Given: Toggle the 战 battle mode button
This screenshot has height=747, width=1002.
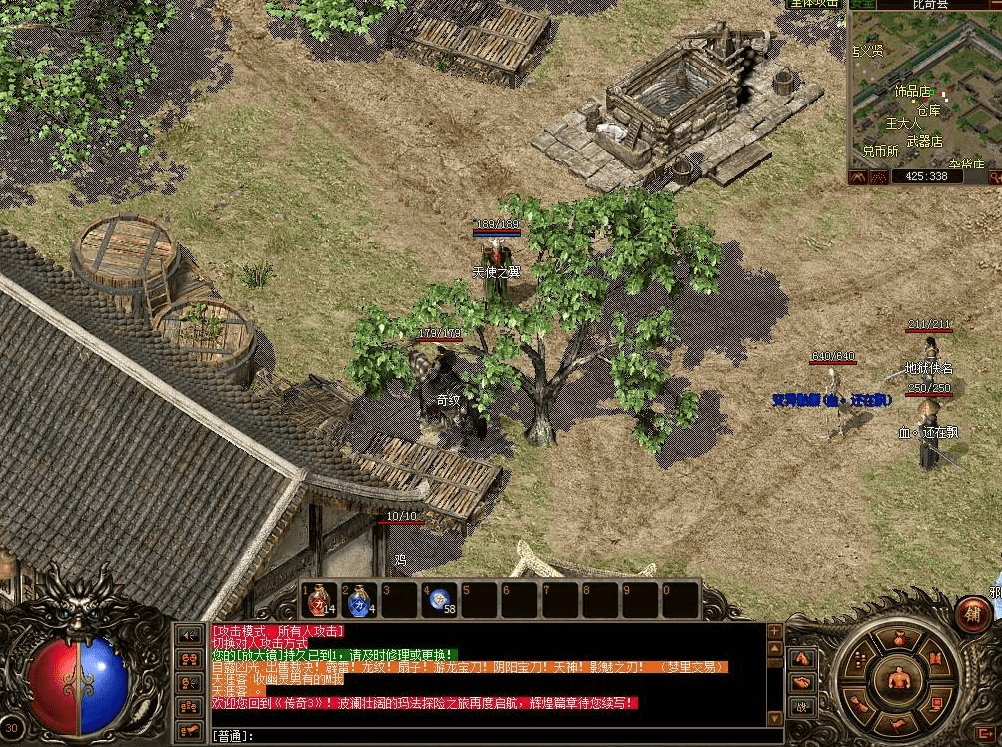Looking at the screenshot, I should pos(800,707).
